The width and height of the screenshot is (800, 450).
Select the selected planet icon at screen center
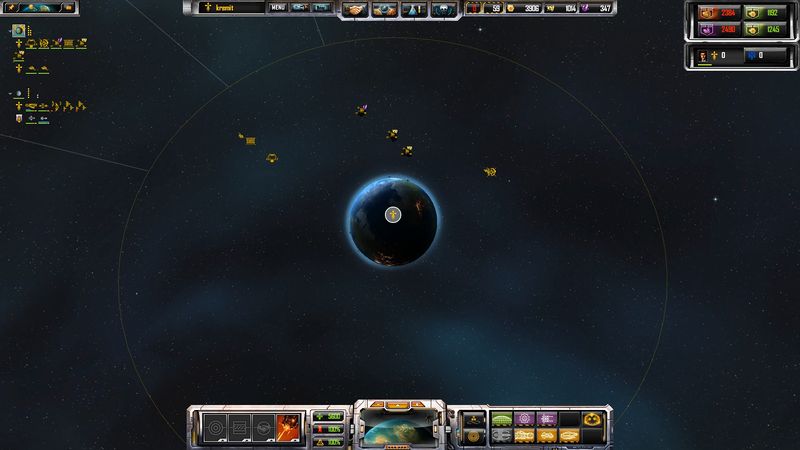393,214
